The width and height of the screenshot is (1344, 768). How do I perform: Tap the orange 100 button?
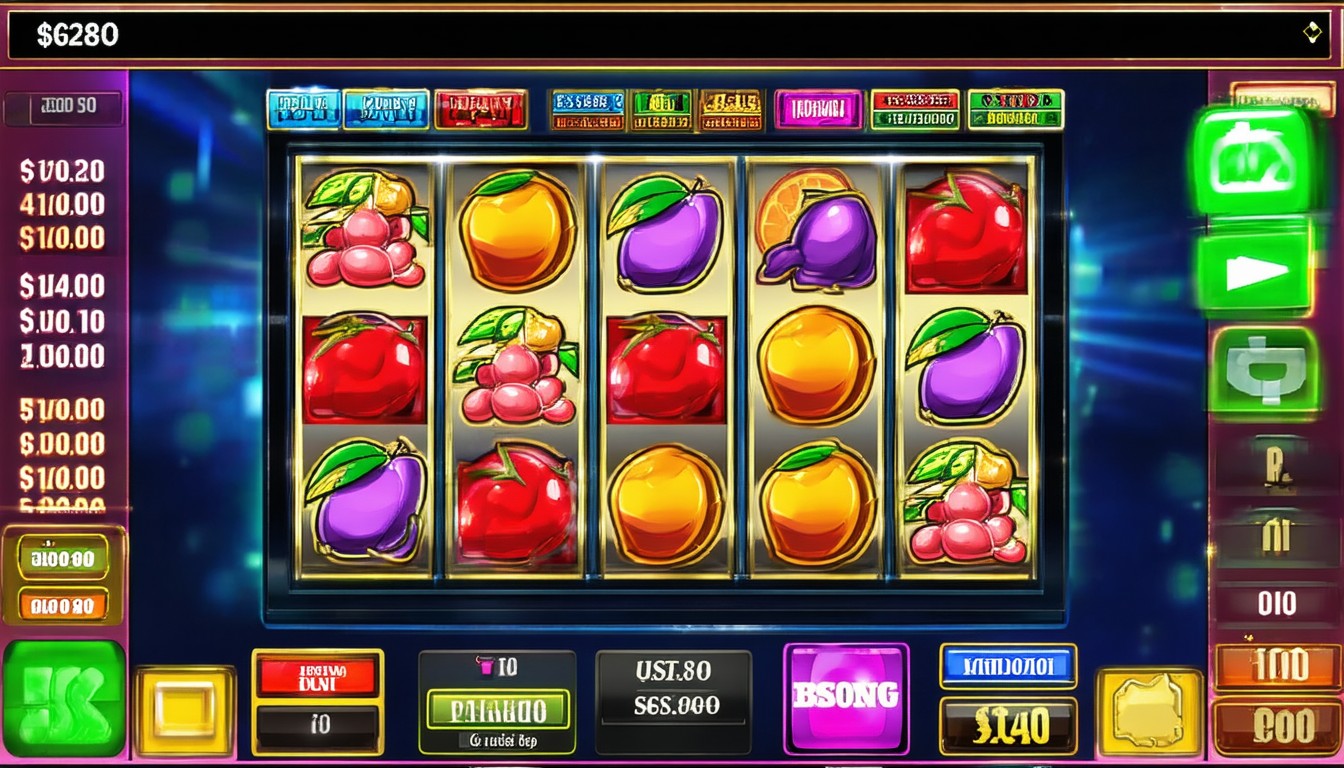click(1277, 667)
